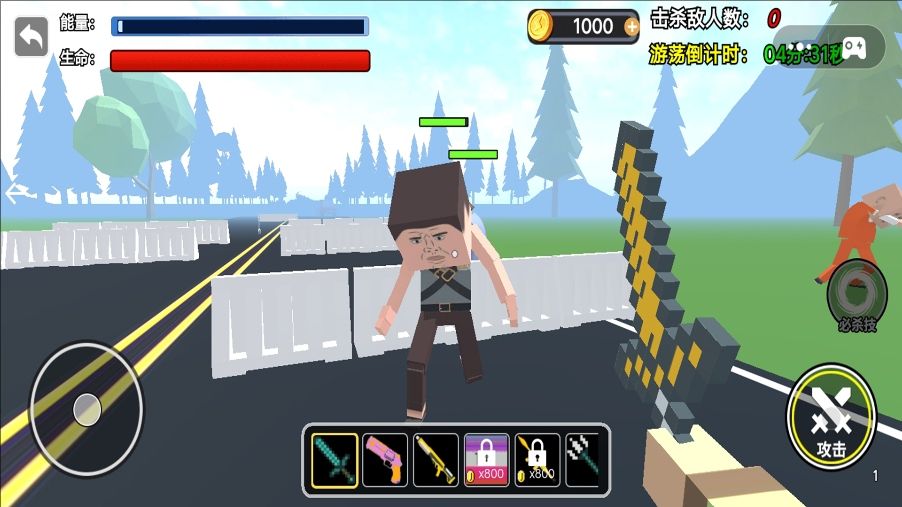Choose the yellow rifle in the hotbar
This screenshot has width=902, height=507.
436,460
